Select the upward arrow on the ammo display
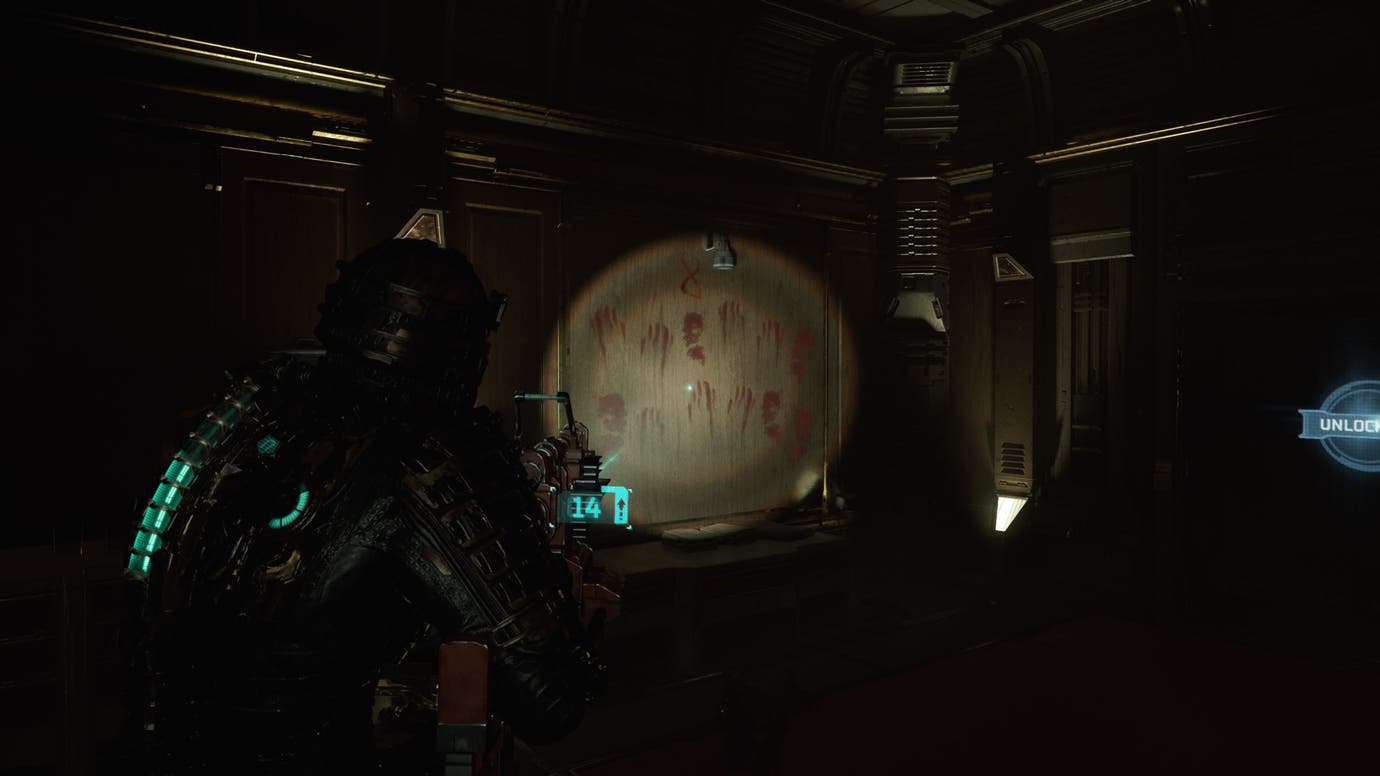1380x776 pixels. point(621,505)
